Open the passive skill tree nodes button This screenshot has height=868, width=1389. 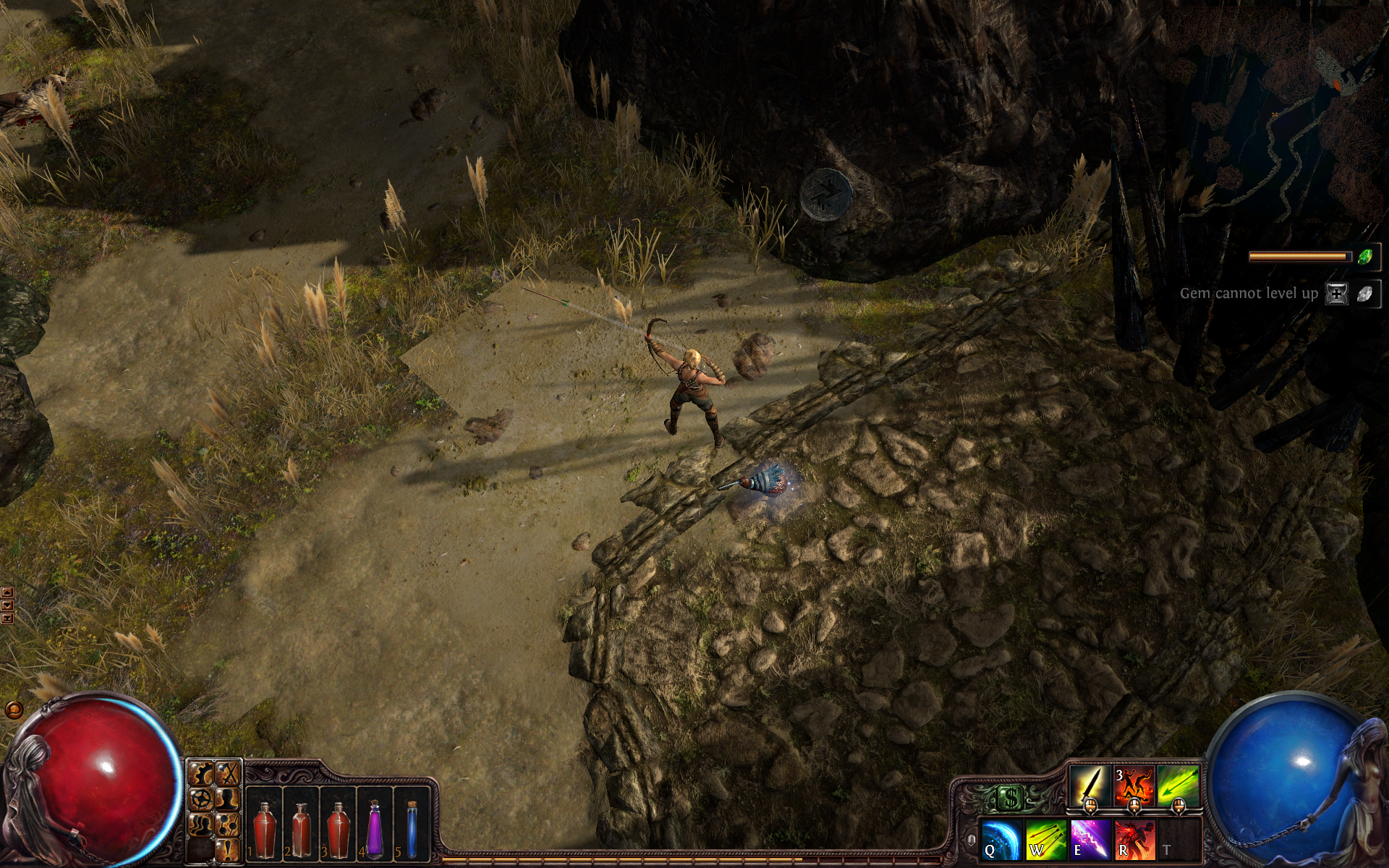coord(227,825)
